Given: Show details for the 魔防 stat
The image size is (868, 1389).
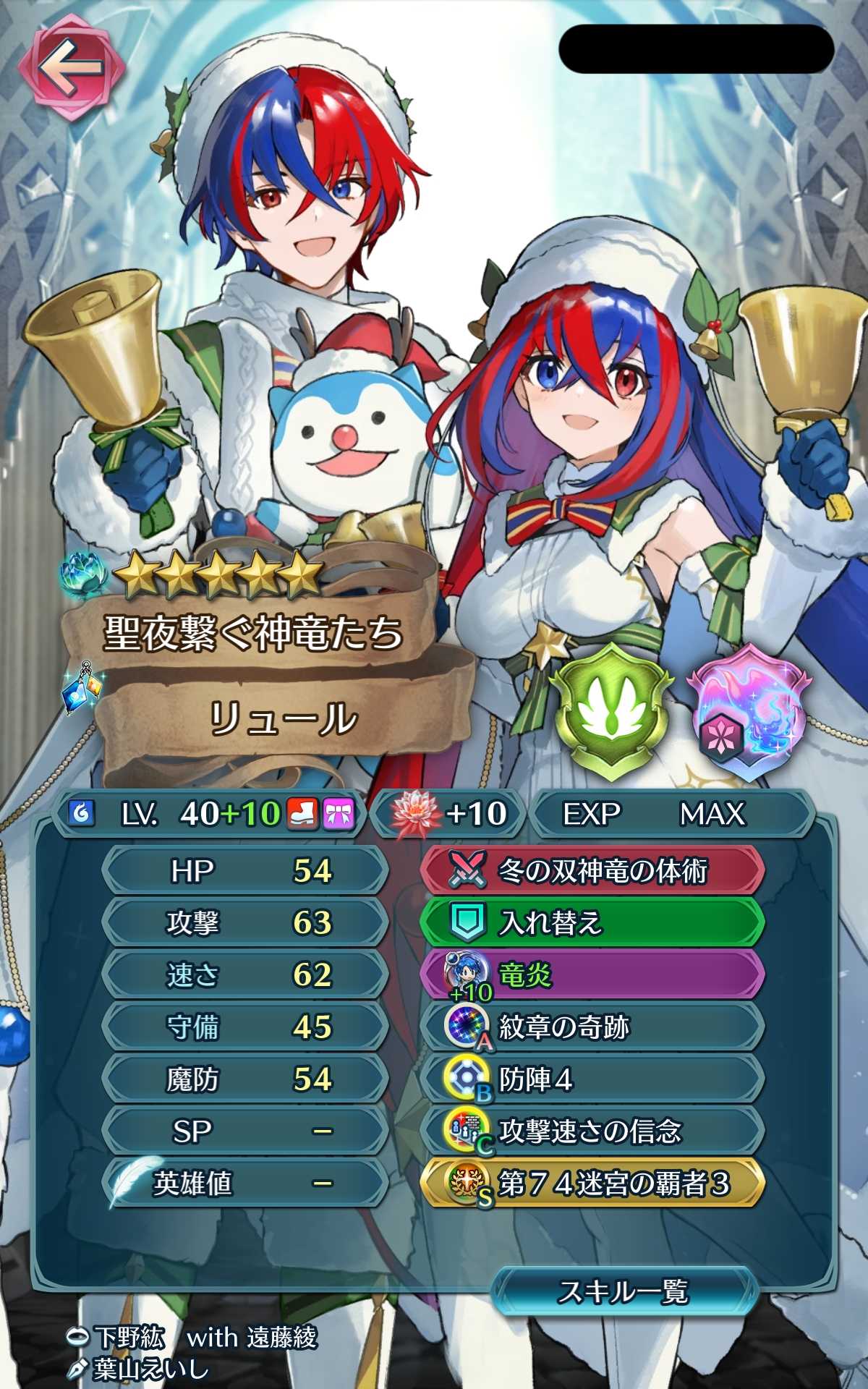Looking at the screenshot, I should coord(246,1079).
